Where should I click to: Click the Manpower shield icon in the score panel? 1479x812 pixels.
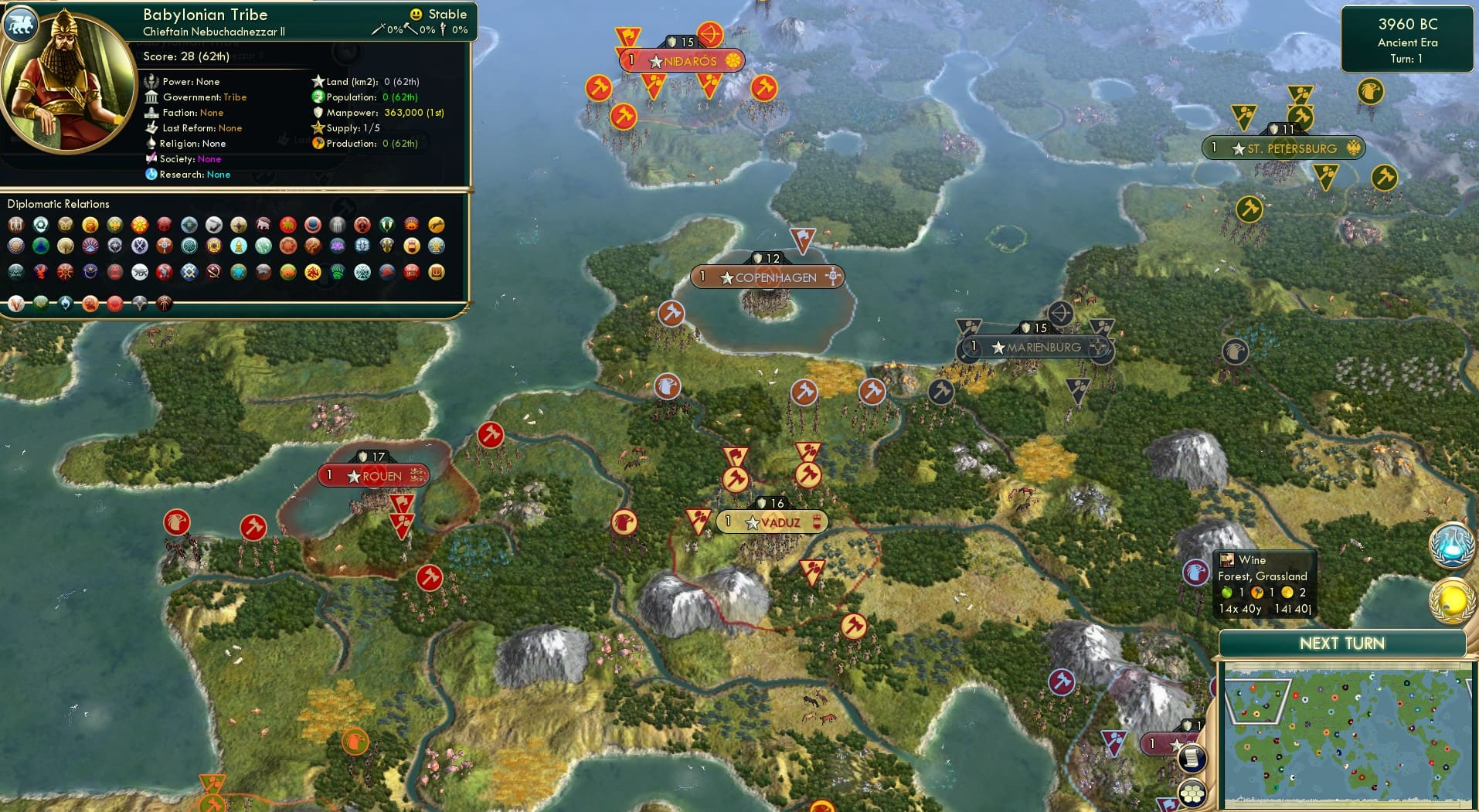[318, 112]
